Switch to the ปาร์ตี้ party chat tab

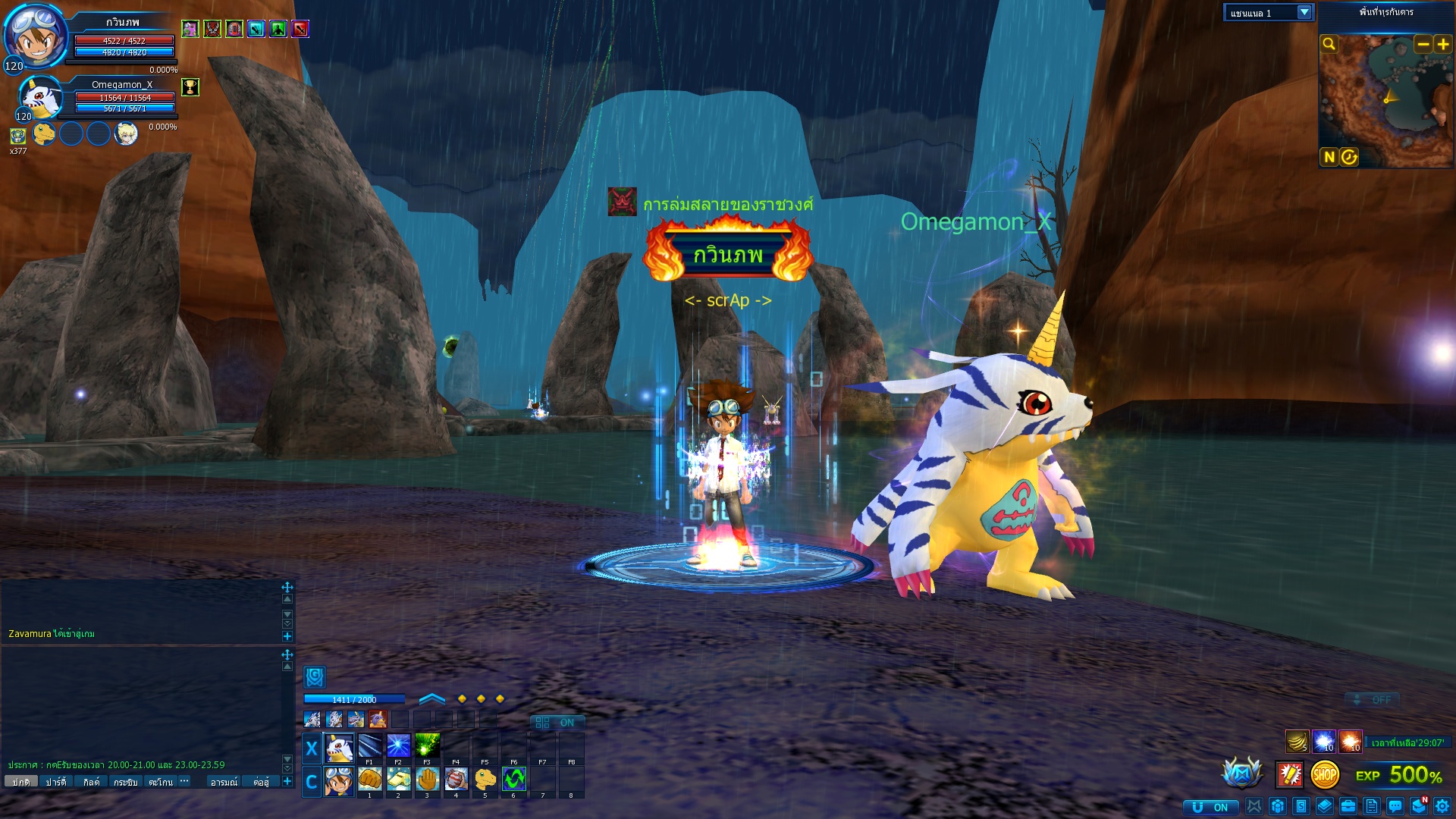55,782
